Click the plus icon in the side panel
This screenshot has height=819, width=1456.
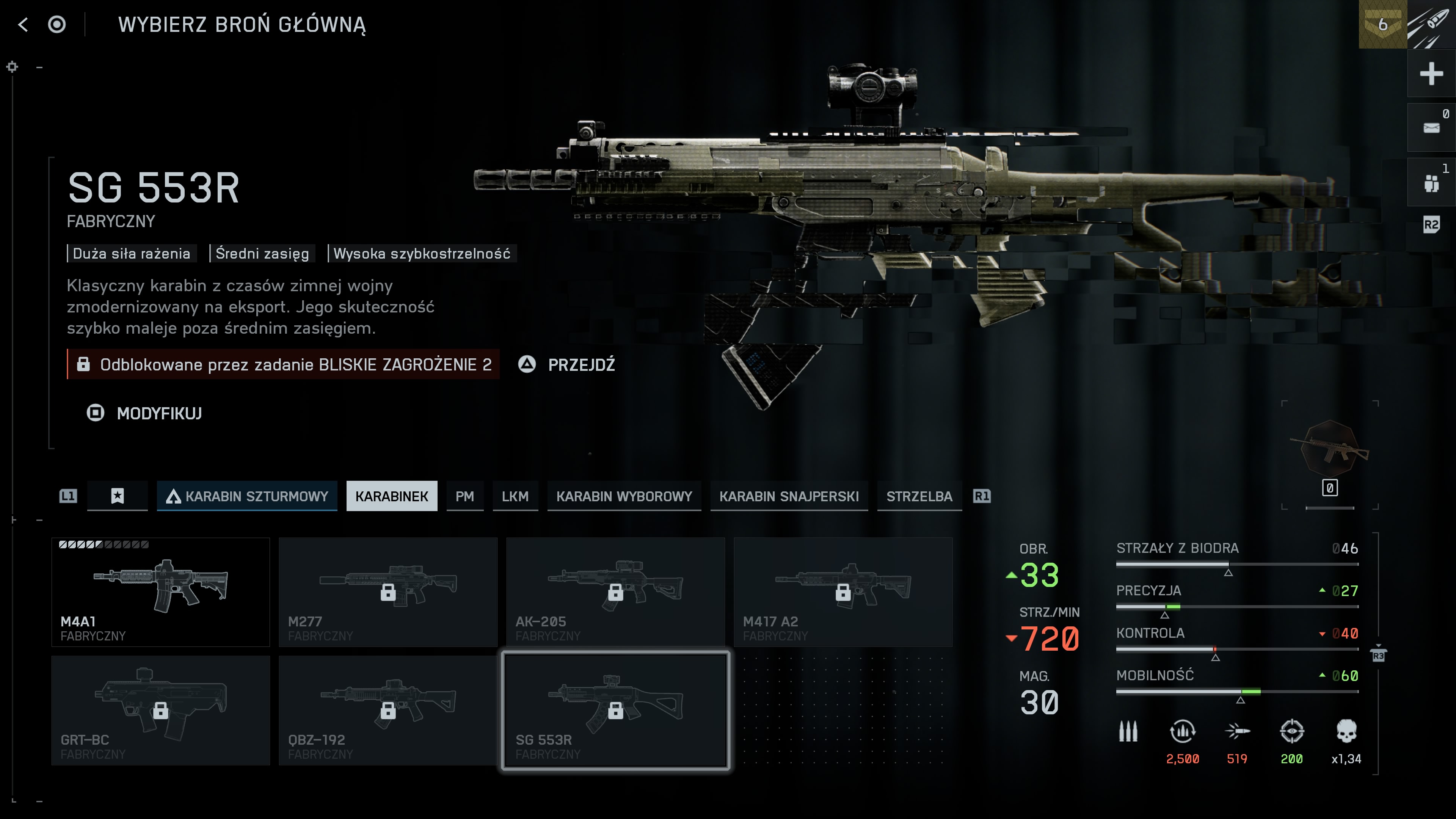1431,74
